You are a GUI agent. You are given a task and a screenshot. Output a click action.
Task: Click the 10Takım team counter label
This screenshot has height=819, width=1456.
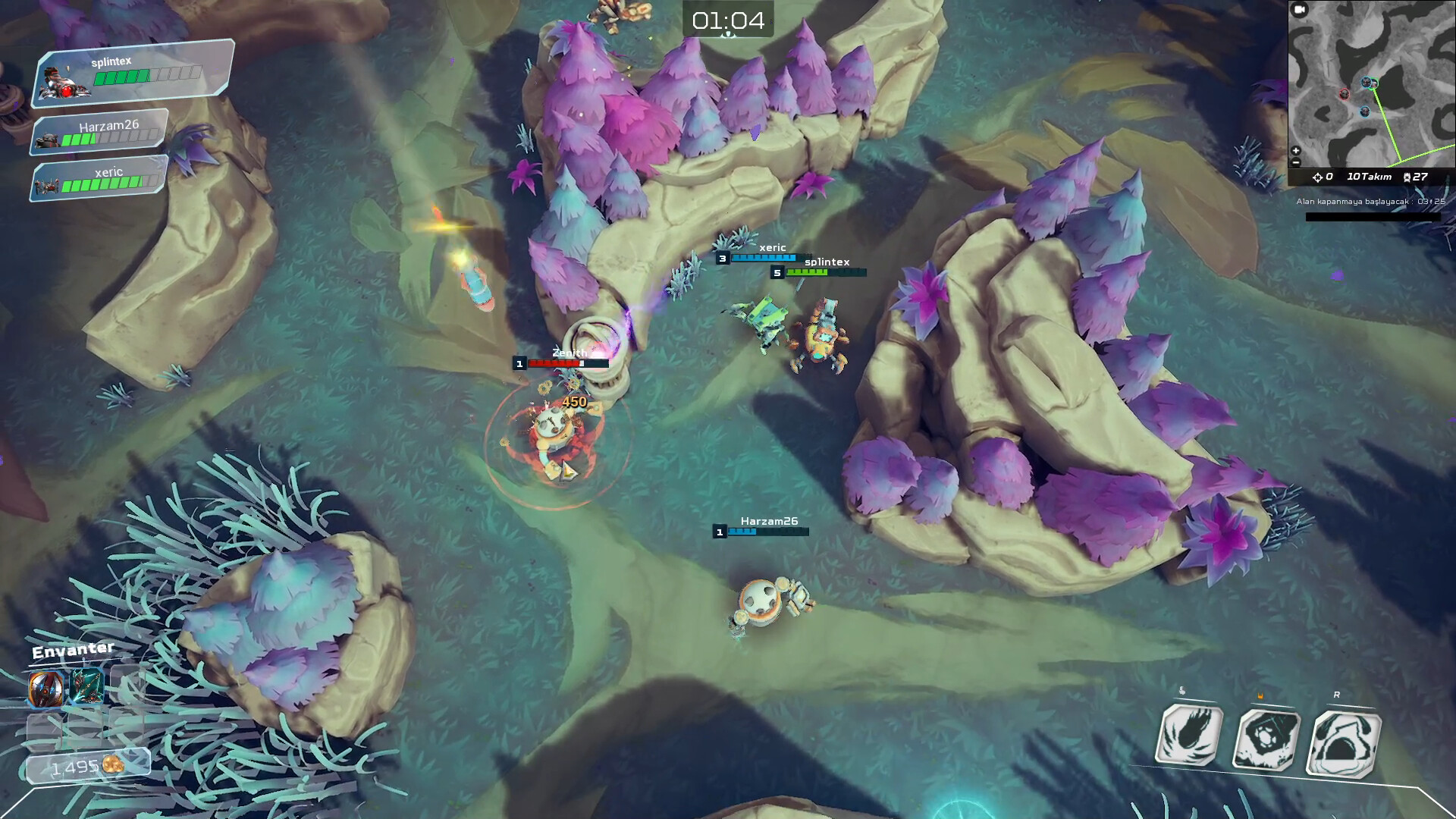[1370, 176]
